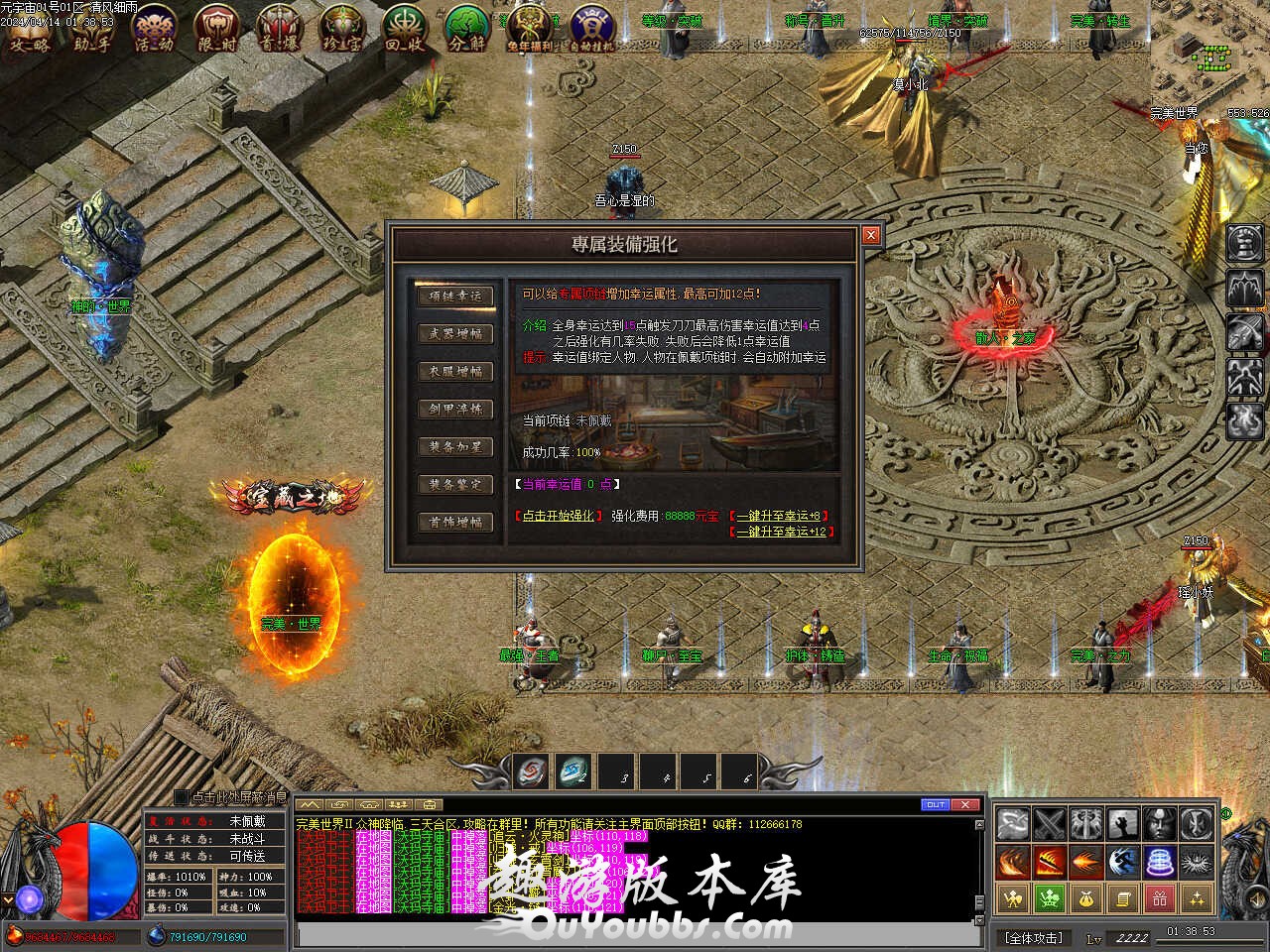Choose the 剑甲淬炼 tab
1270x952 pixels.
454,409
